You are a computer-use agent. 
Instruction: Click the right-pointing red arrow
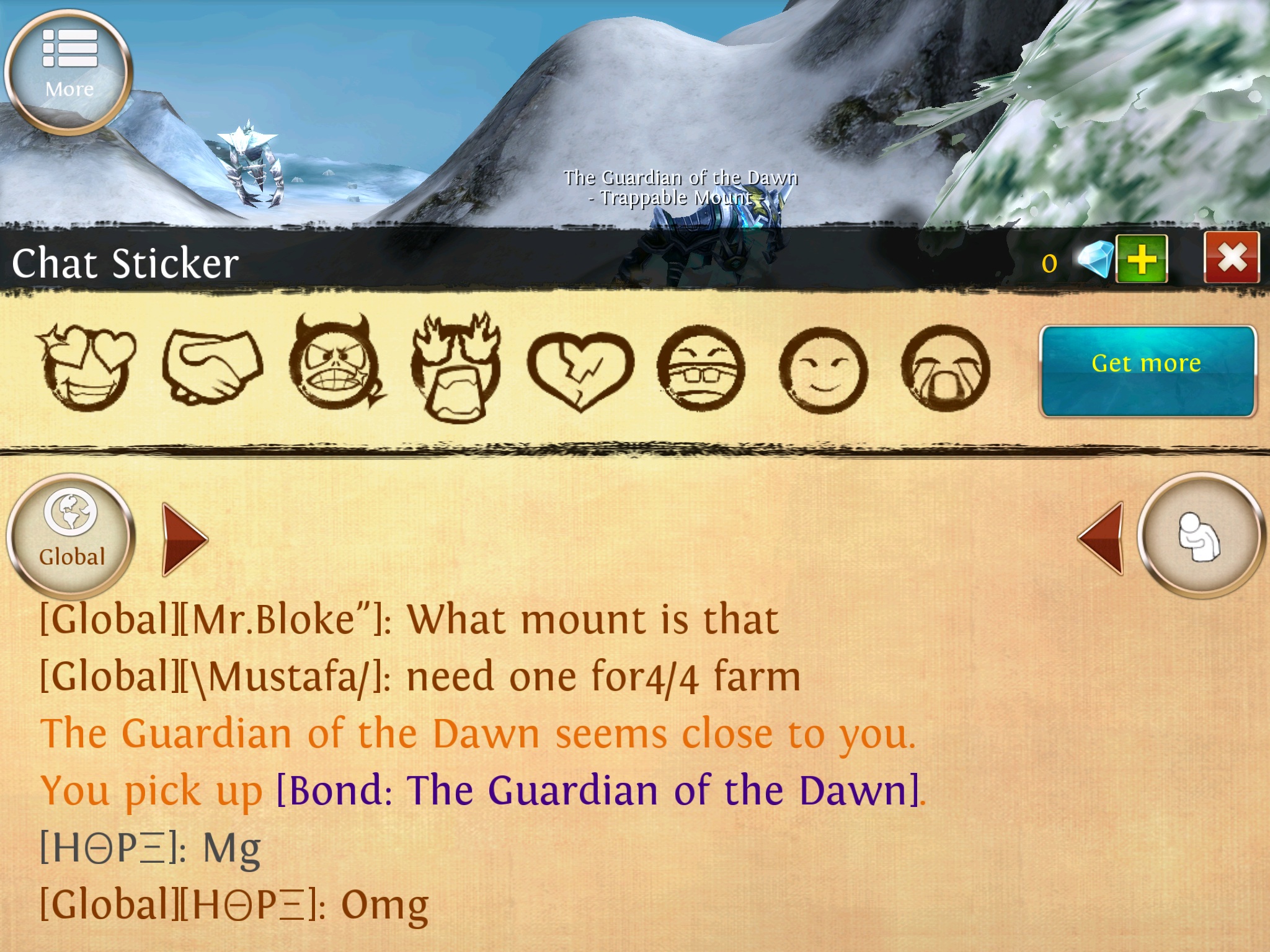click(x=184, y=539)
